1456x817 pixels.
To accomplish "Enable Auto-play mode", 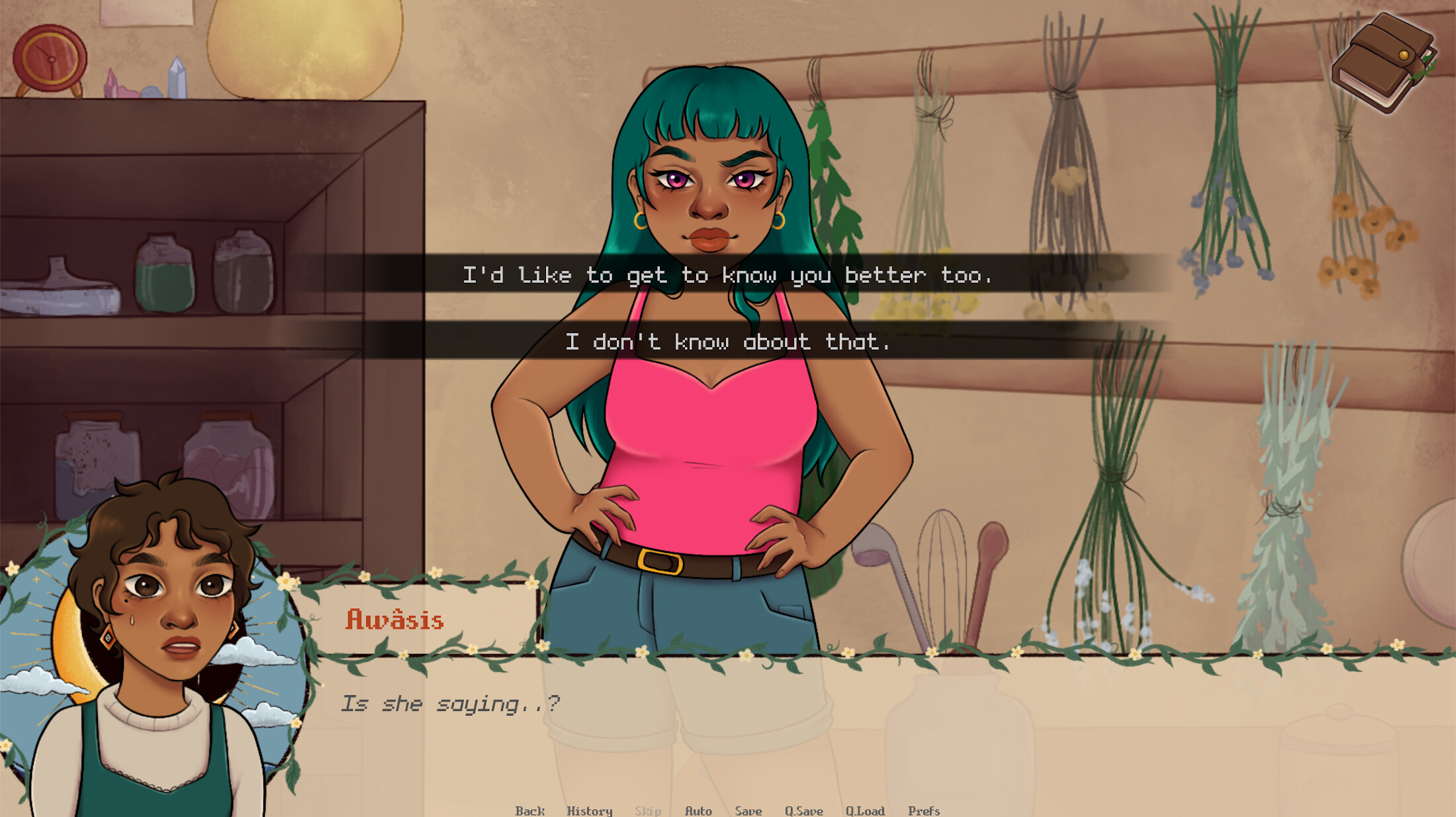I will click(x=699, y=810).
